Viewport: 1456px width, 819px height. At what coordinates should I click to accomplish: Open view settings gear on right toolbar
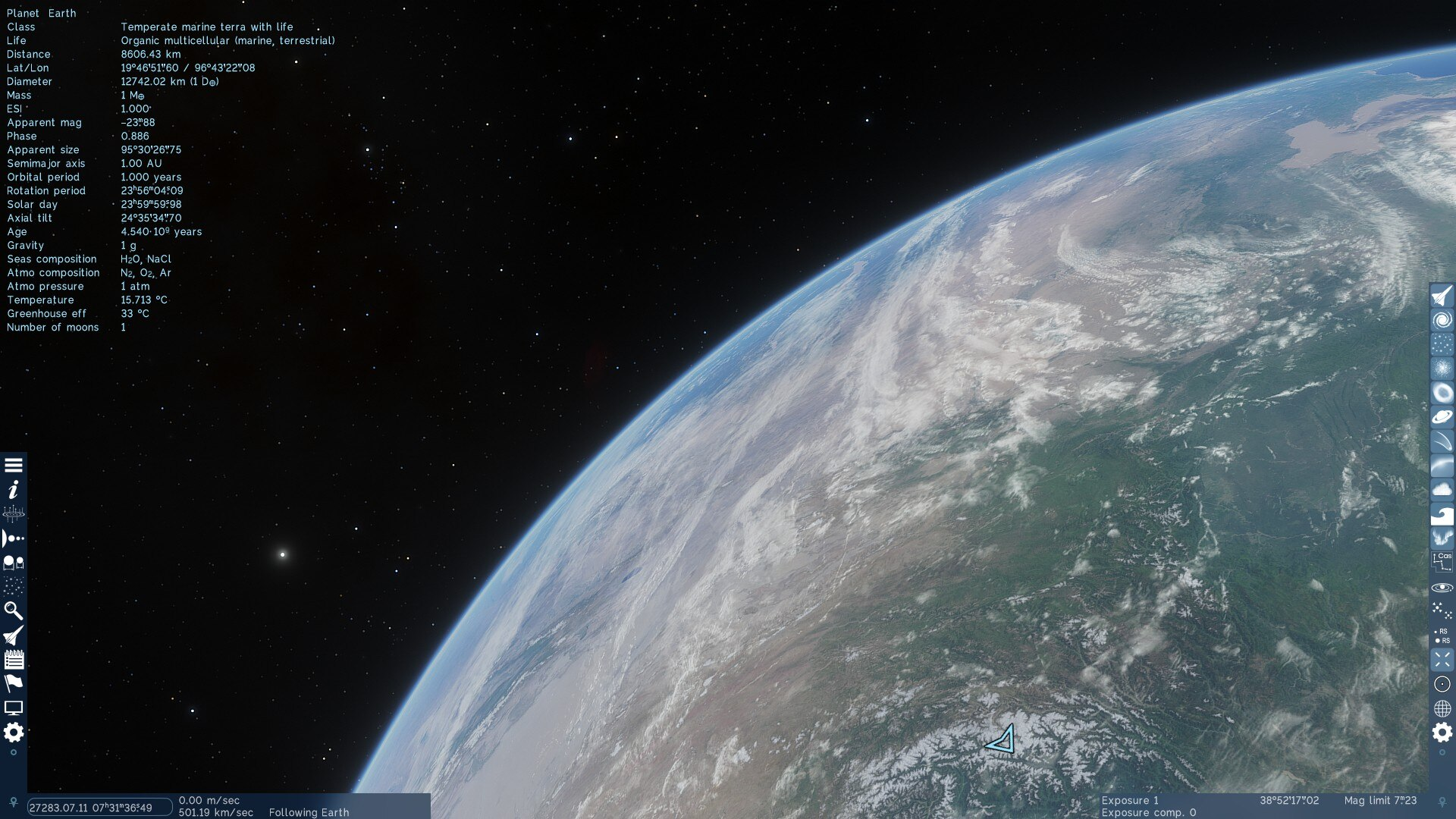click(1442, 733)
